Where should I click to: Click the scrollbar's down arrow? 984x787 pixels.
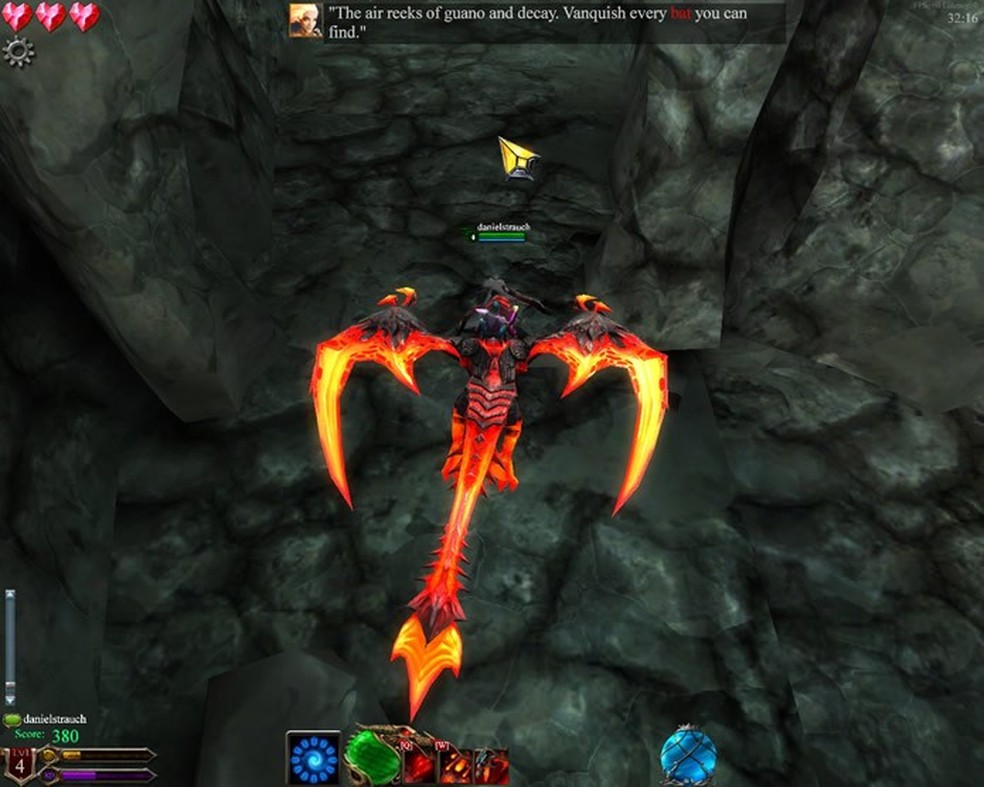point(10,699)
